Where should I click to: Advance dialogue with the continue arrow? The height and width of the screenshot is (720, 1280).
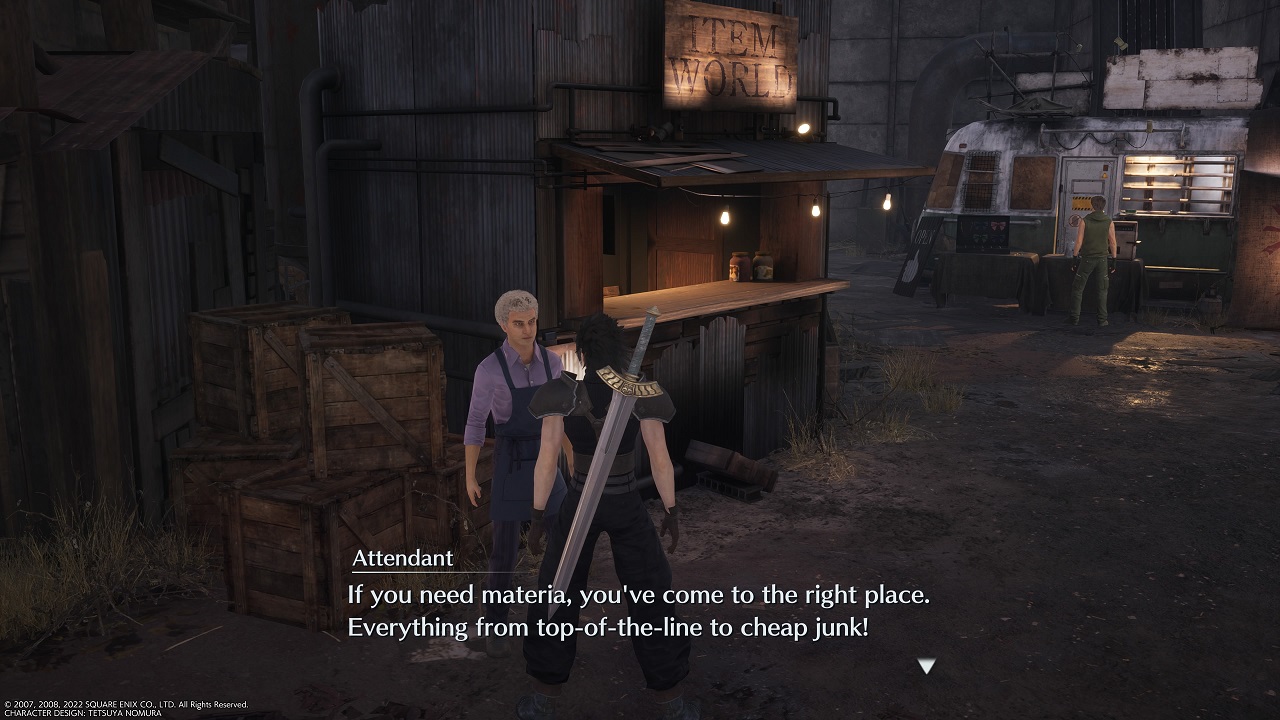[926, 666]
